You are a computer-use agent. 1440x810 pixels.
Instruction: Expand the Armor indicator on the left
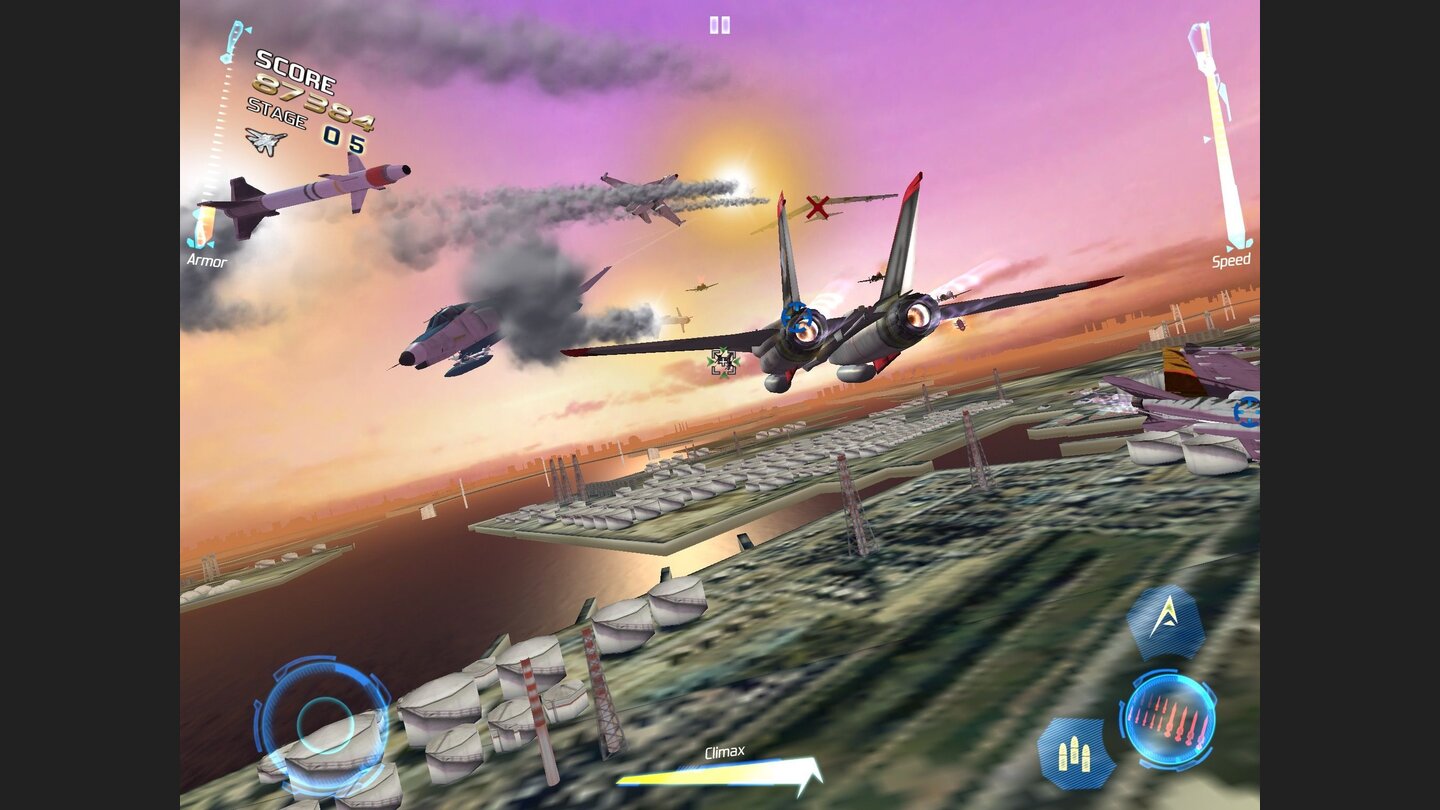pyautogui.click(x=205, y=261)
